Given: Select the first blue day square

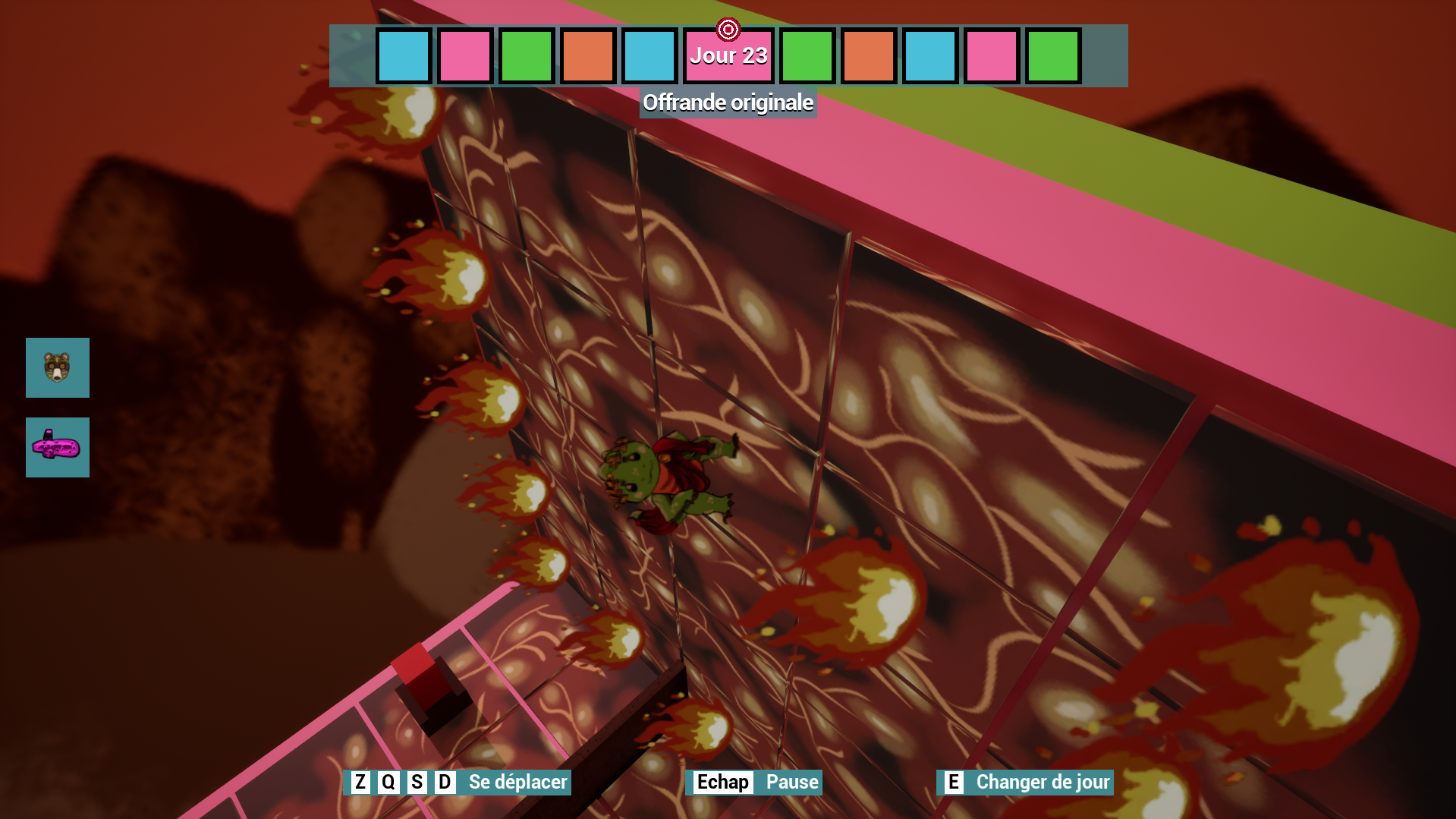Looking at the screenshot, I should point(404,55).
